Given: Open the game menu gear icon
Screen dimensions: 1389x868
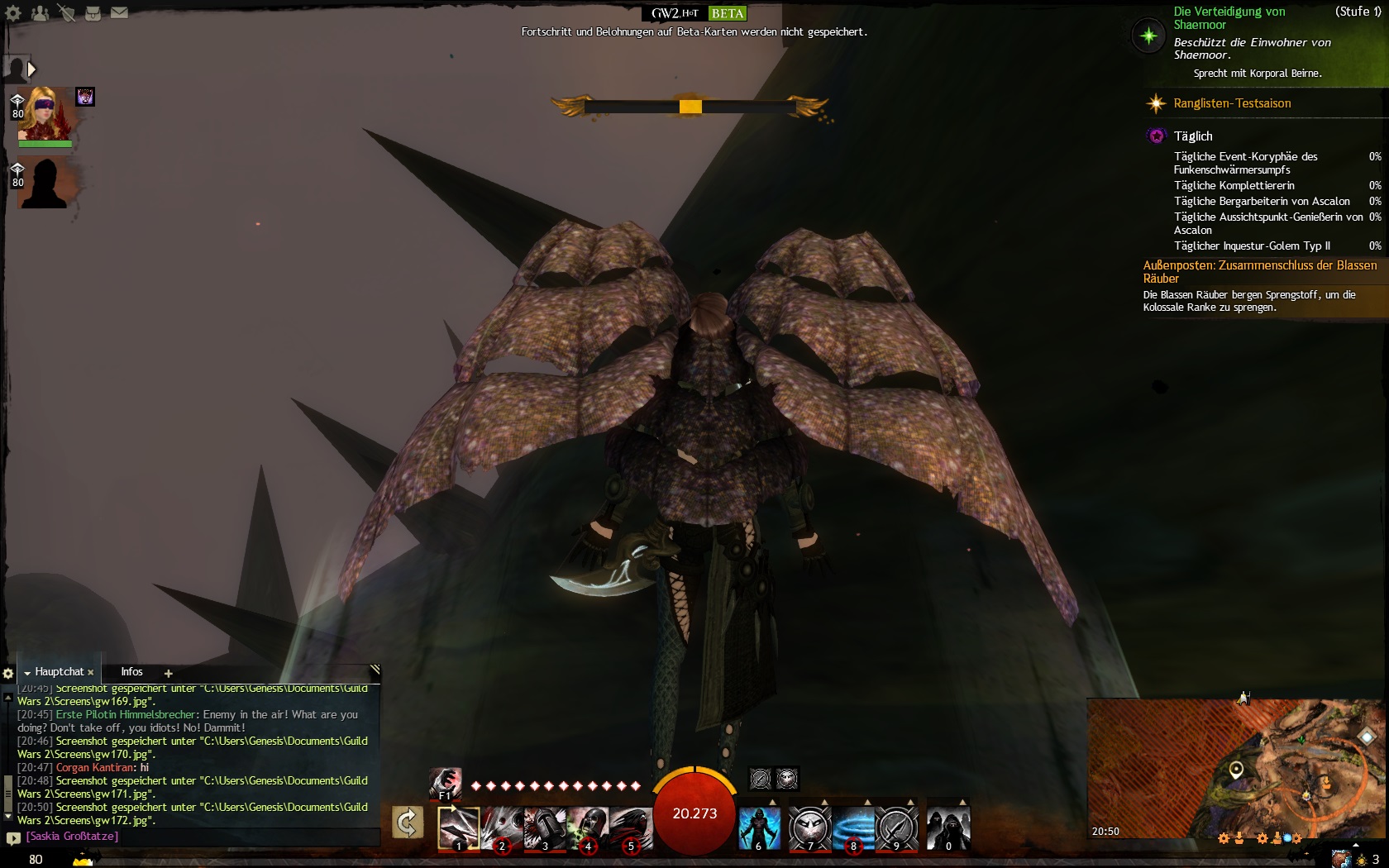Looking at the screenshot, I should click(x=13, y=12).
